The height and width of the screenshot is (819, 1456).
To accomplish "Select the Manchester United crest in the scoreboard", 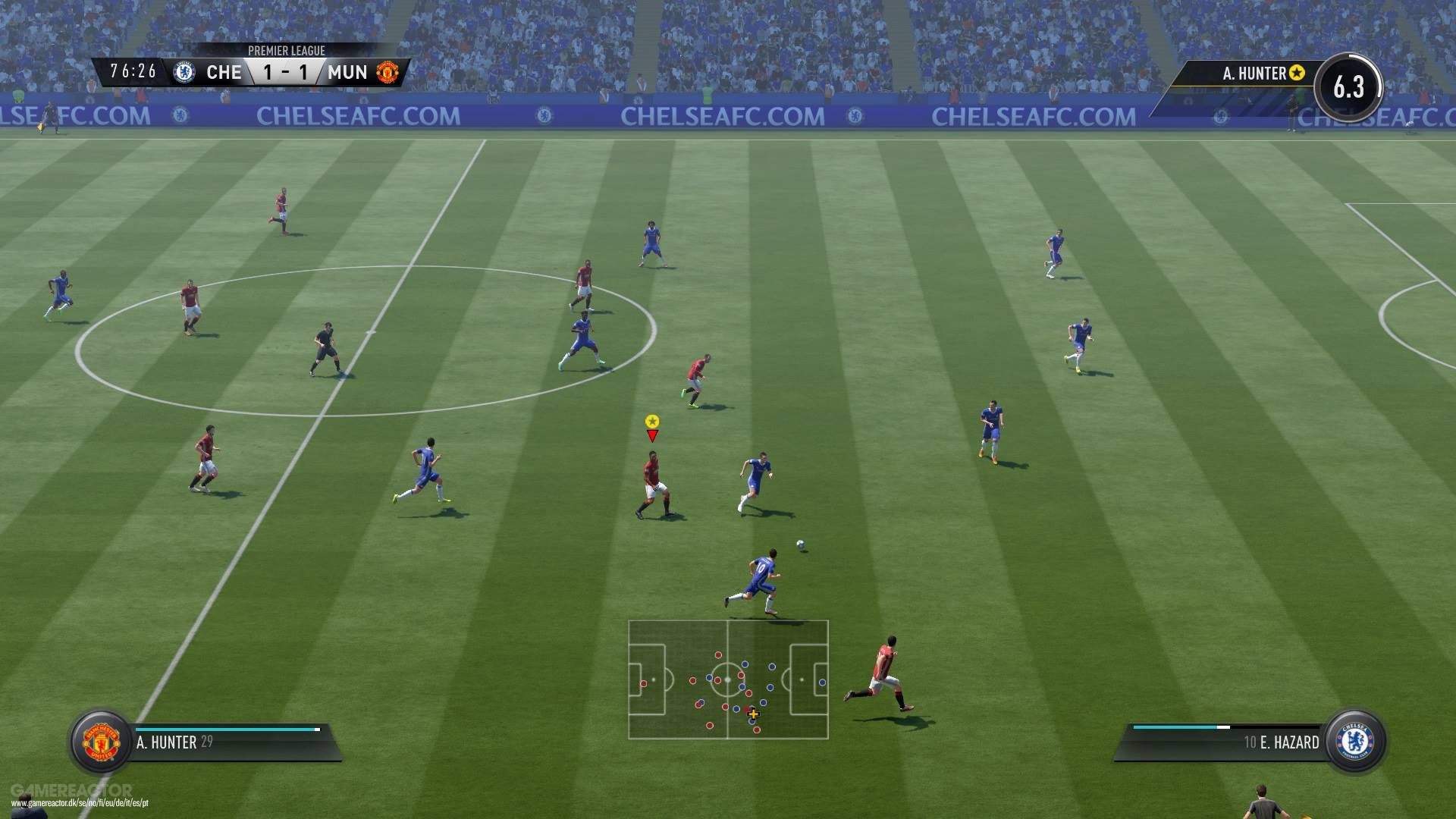I will tap(388, 72).
